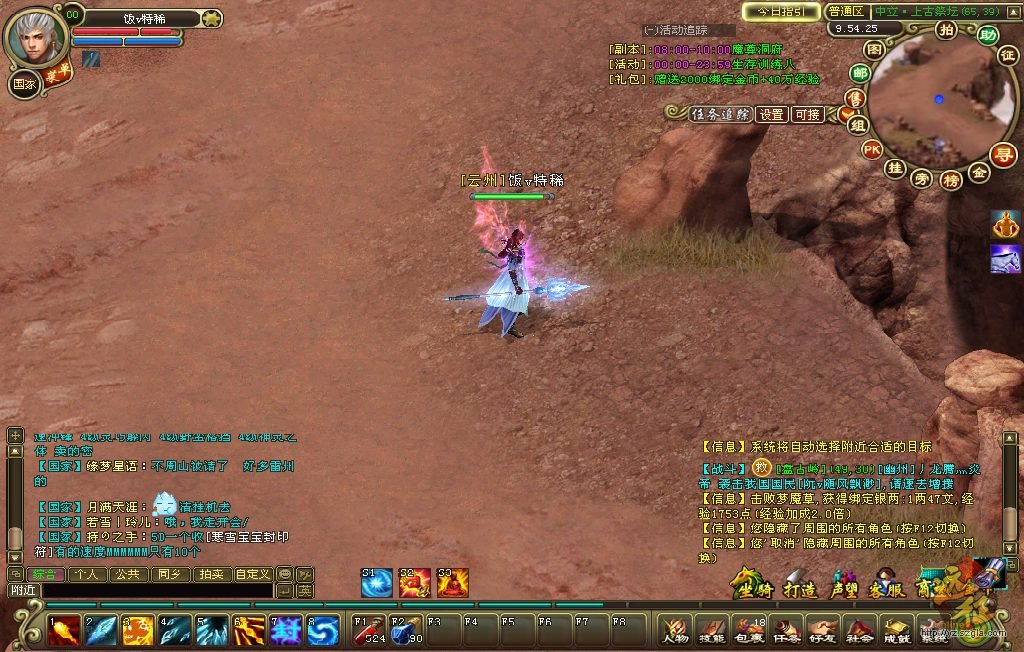Use the red potion in slot F1

pos(370,630)
